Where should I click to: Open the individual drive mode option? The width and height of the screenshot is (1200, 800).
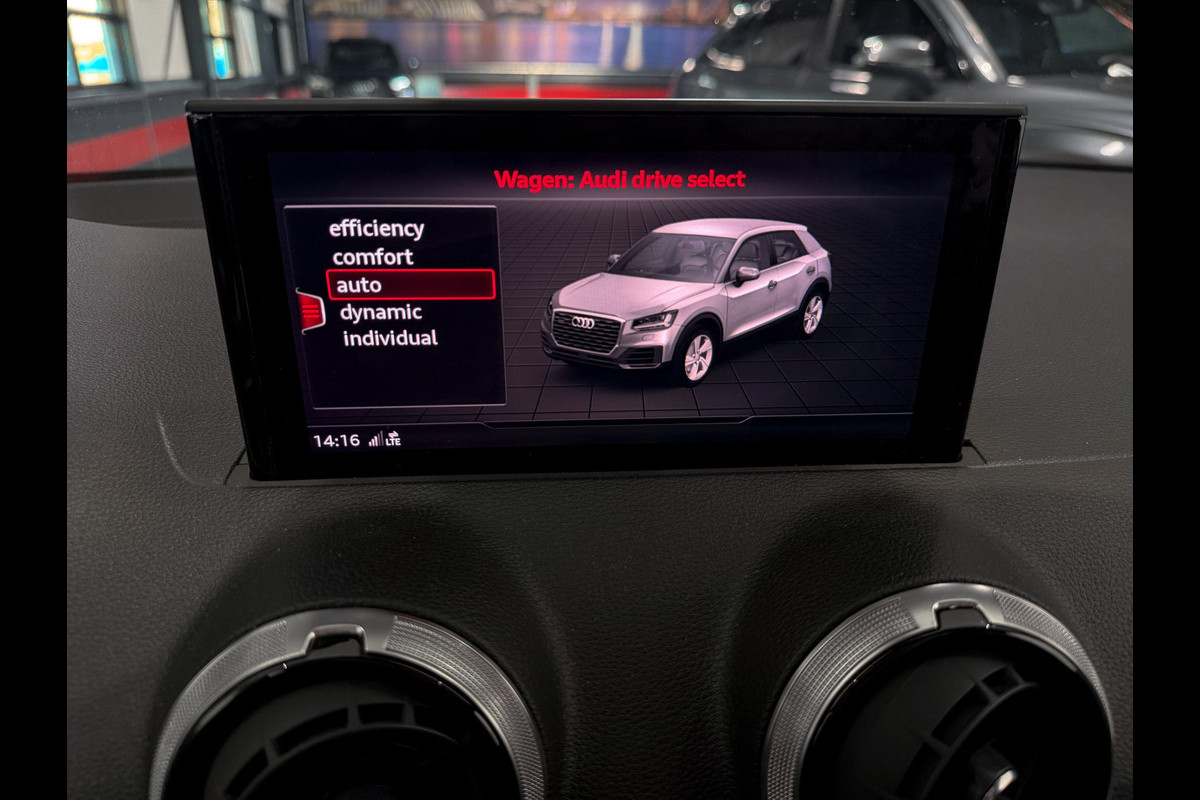pyautogui.click(x=390, y=338)
